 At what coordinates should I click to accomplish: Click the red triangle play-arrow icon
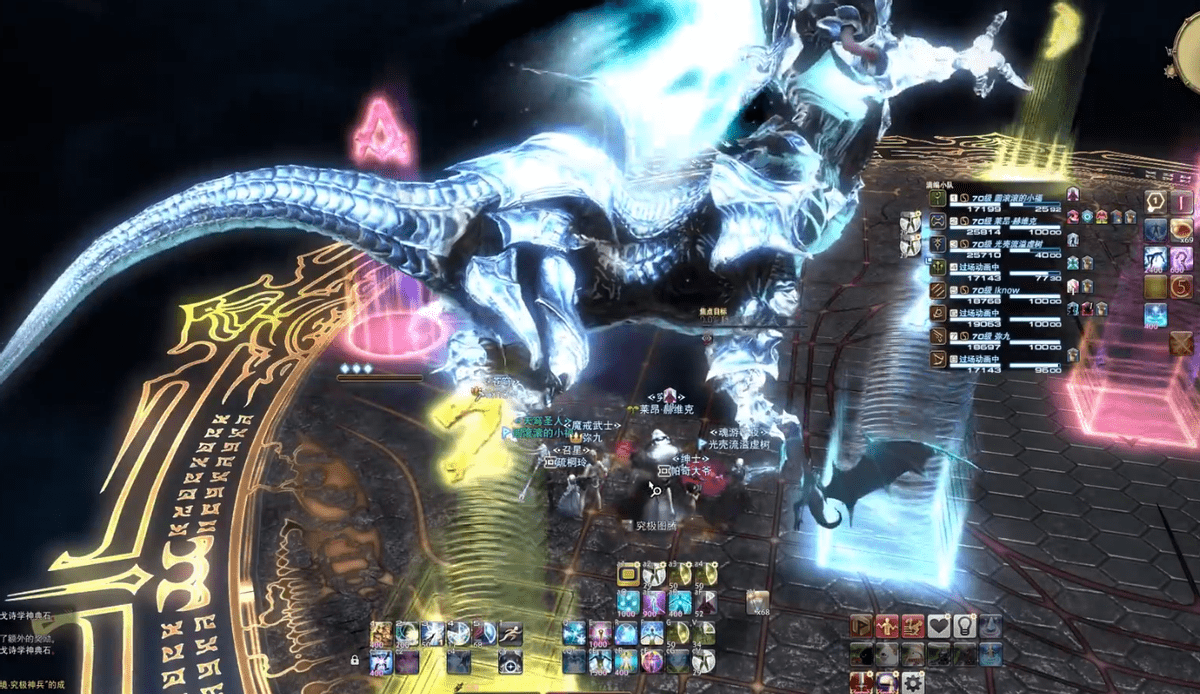(x=860, y=626)
